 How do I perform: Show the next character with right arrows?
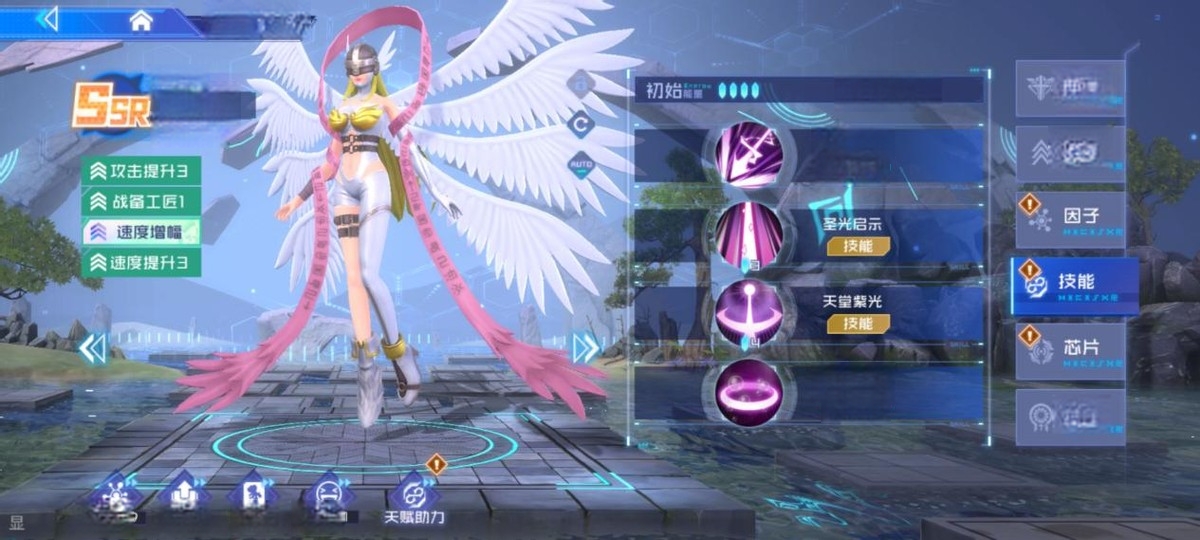(586, 347)
